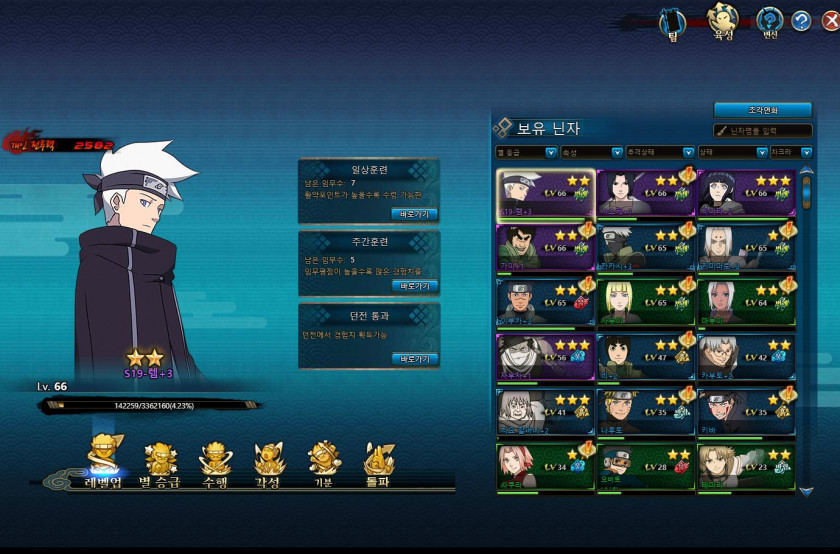Open the help question mark button
This screenshot has width=840, height=554.
coord(801,20)
